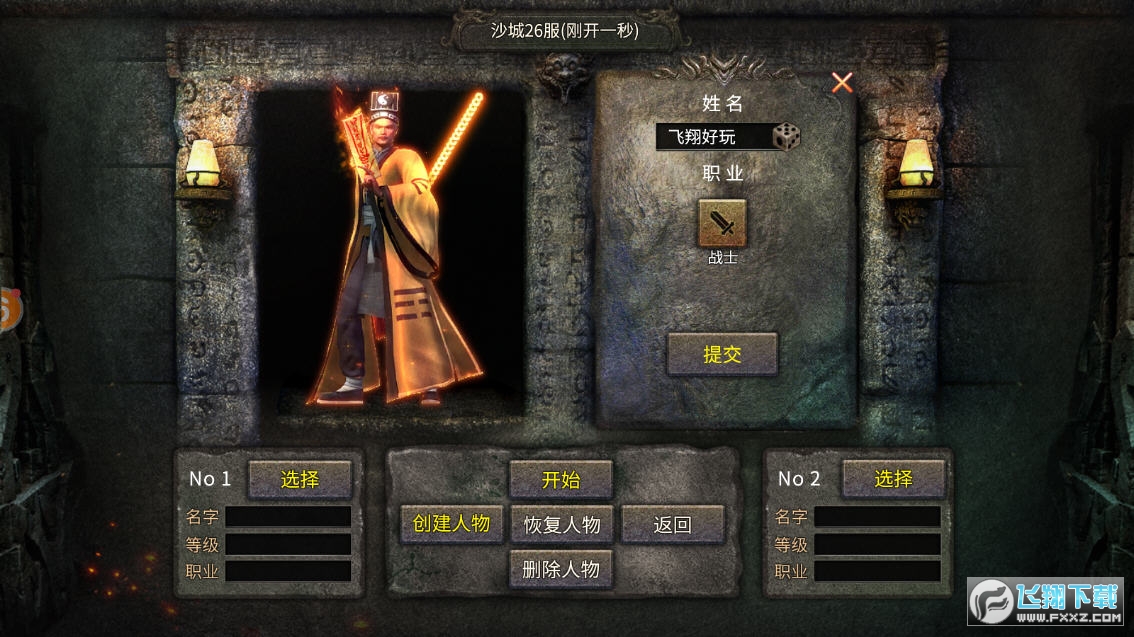Open 创建人物 to create a character

tap(451, 523)
